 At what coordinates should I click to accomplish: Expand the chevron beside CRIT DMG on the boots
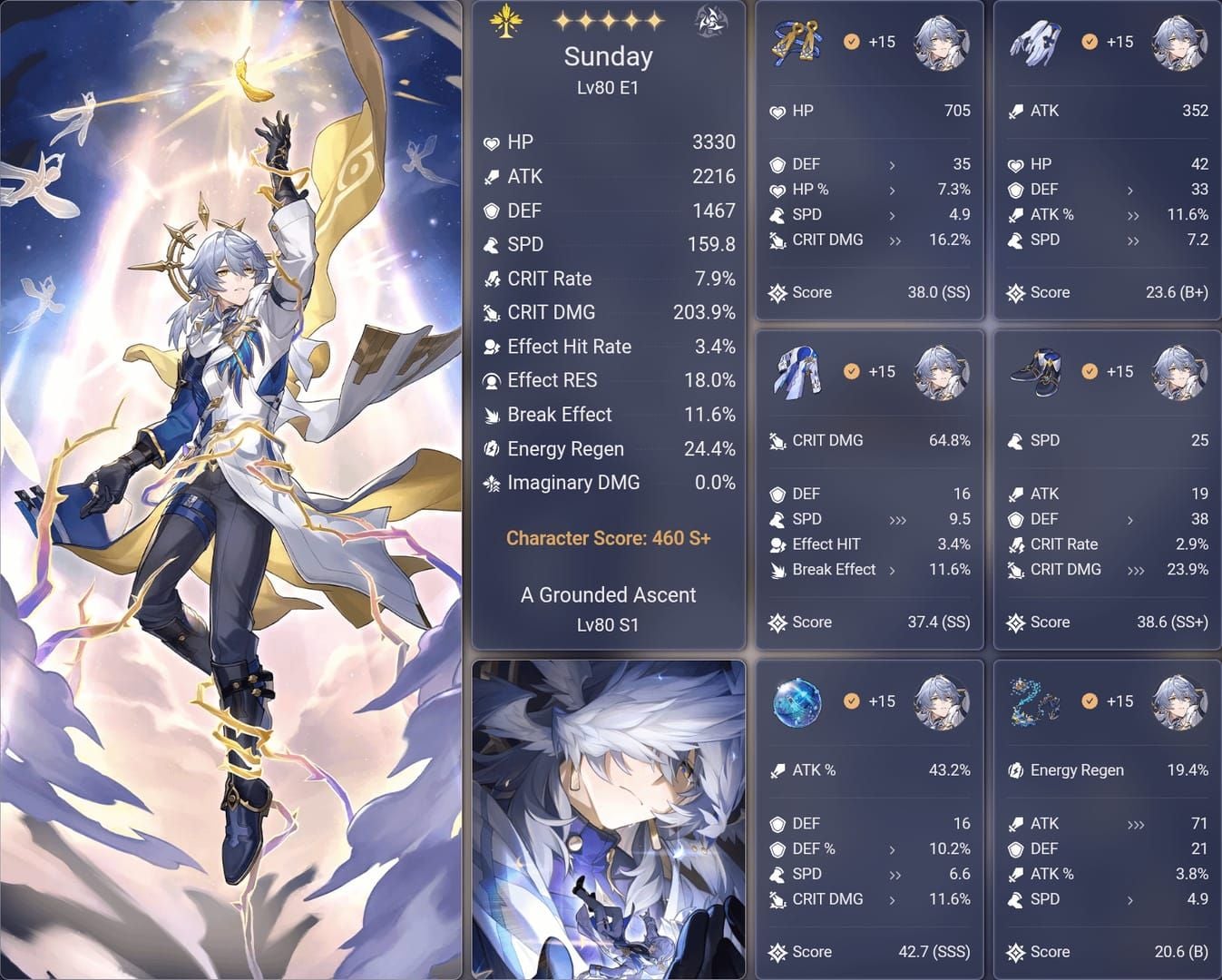pyautogui.click(x=1135, y=570)
